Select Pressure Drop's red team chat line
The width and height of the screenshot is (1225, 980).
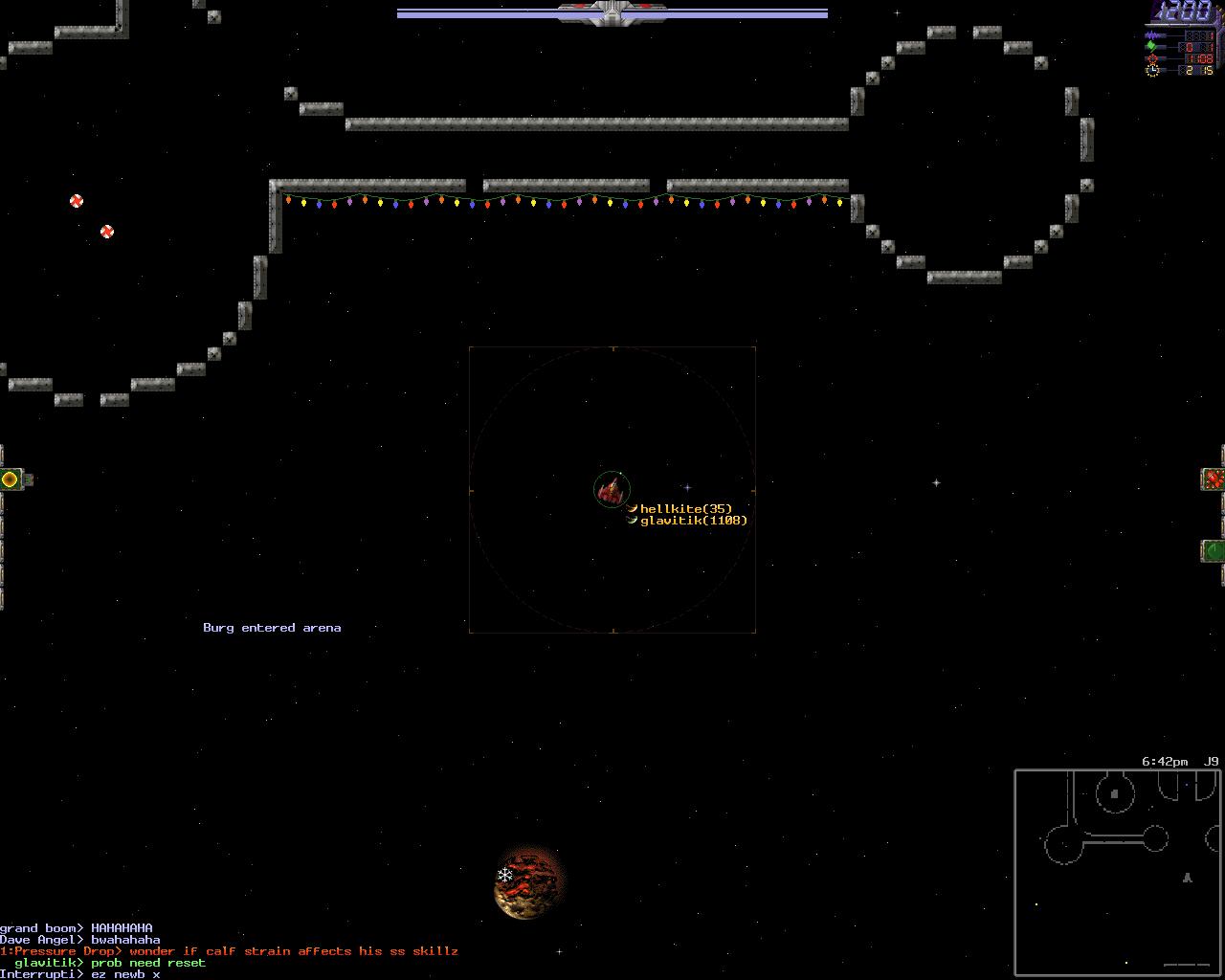[230, 951]
